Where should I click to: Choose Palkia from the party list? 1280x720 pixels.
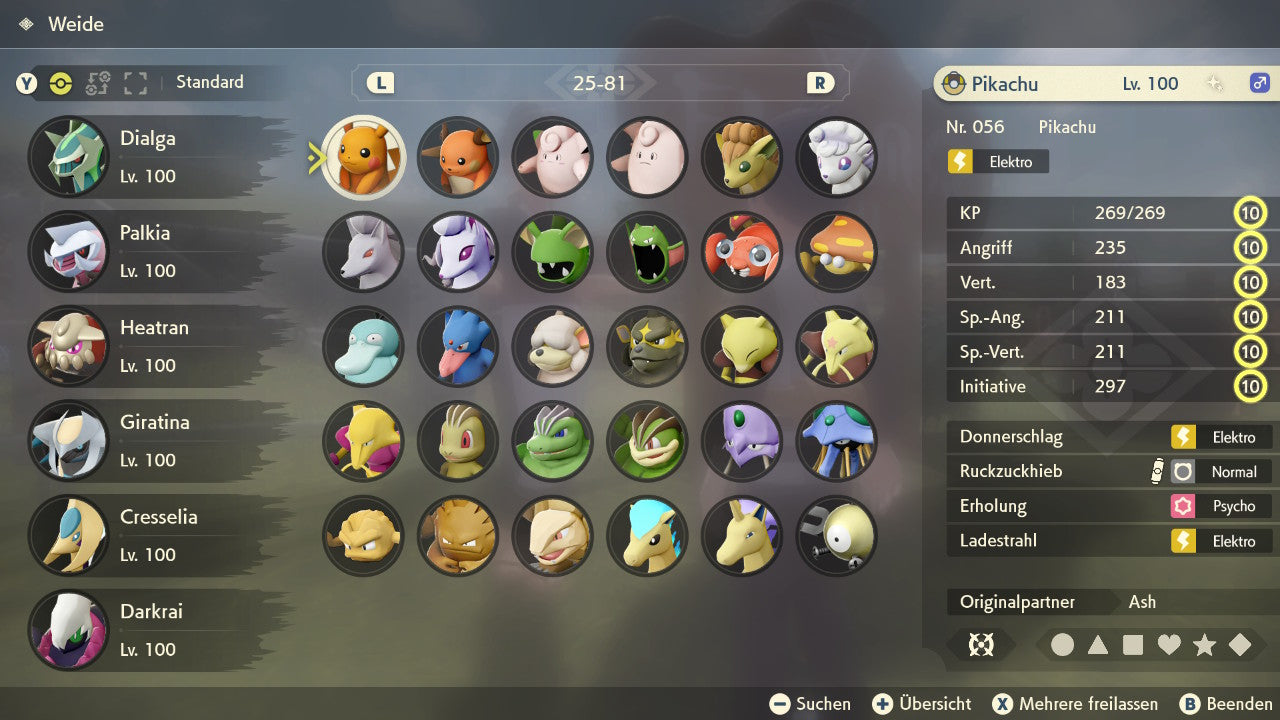click(x=150, y=251)
